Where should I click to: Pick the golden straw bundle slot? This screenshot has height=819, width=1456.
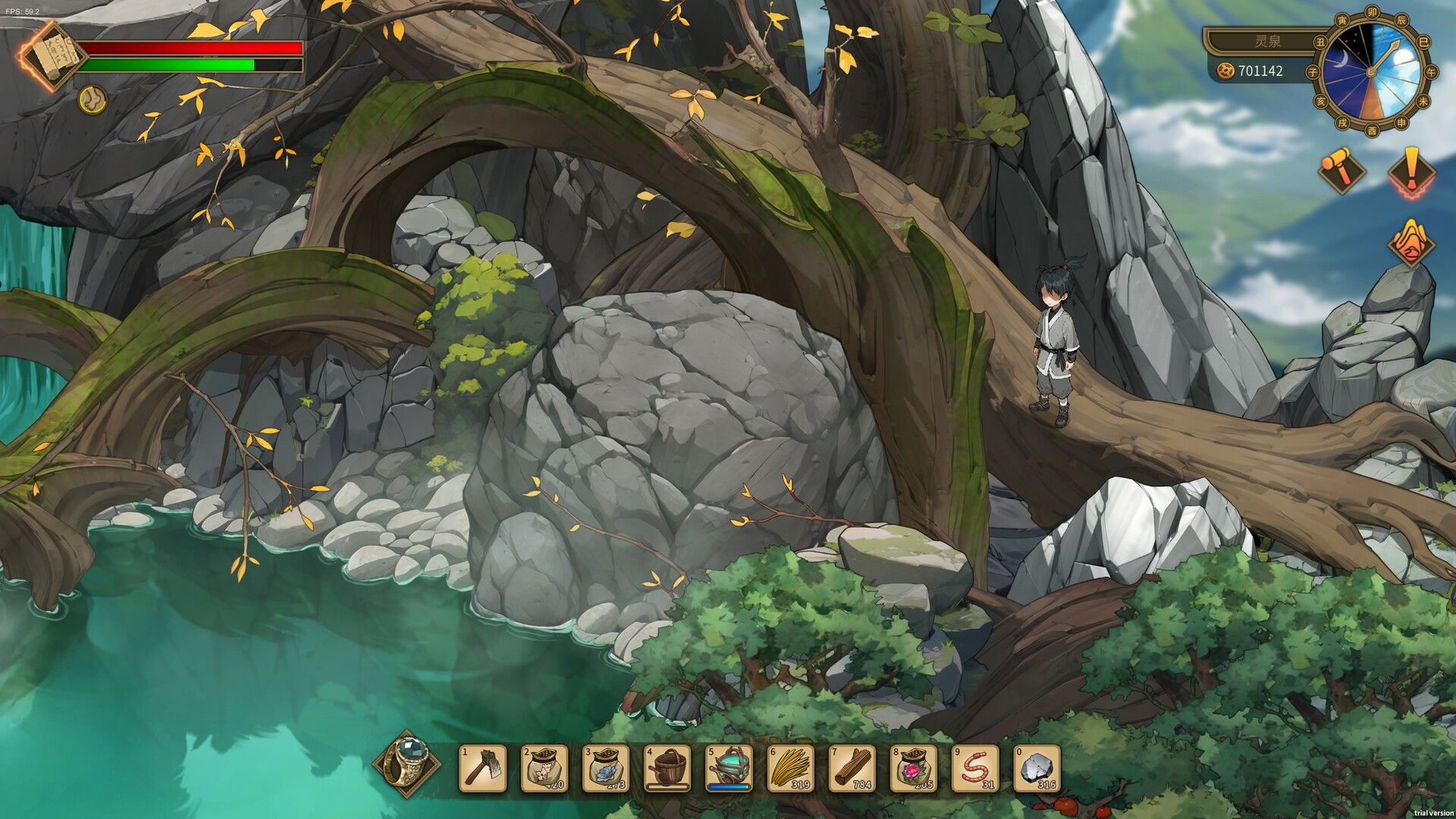(791, 768)
